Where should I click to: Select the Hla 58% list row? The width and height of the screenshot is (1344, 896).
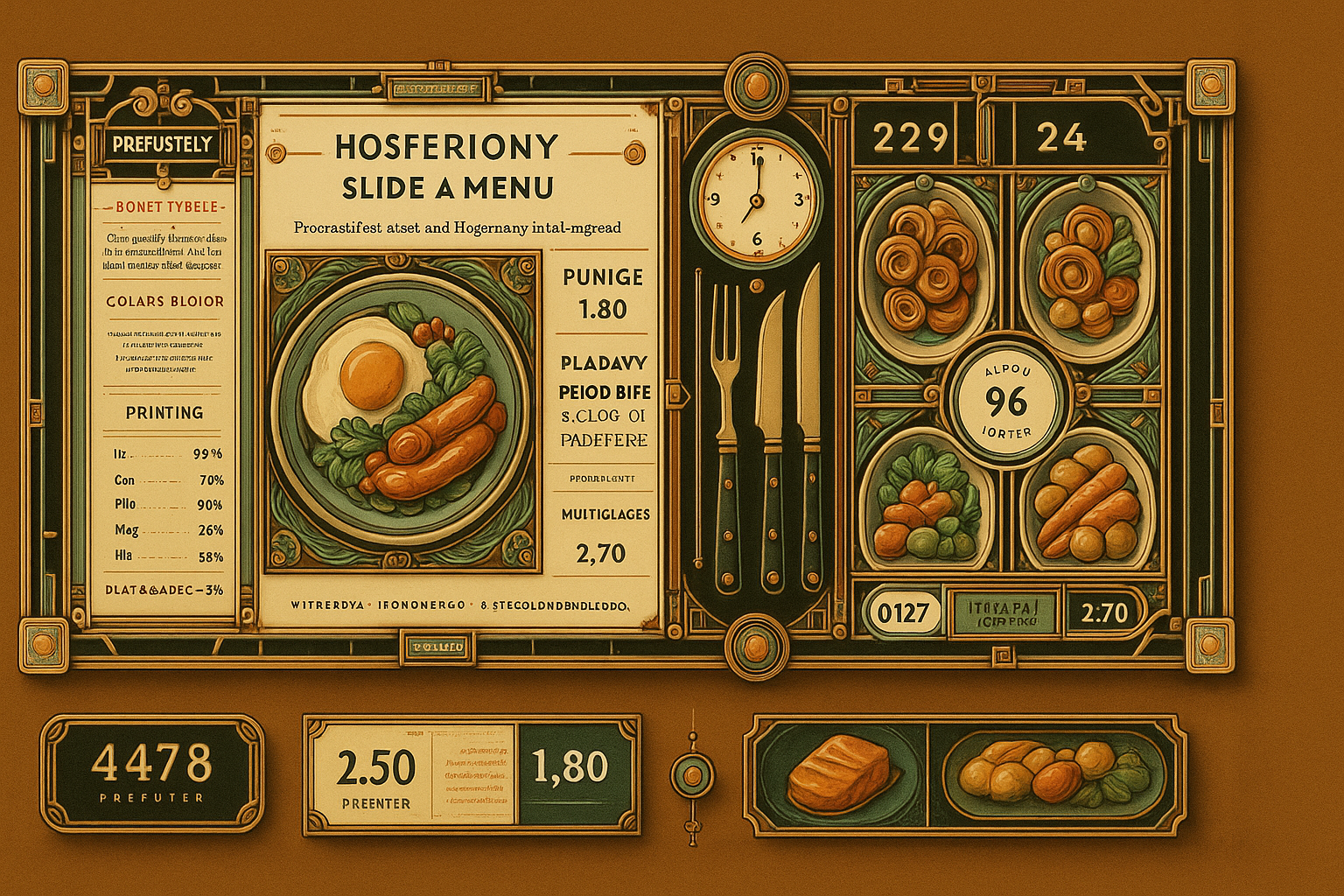coord(164,556)
